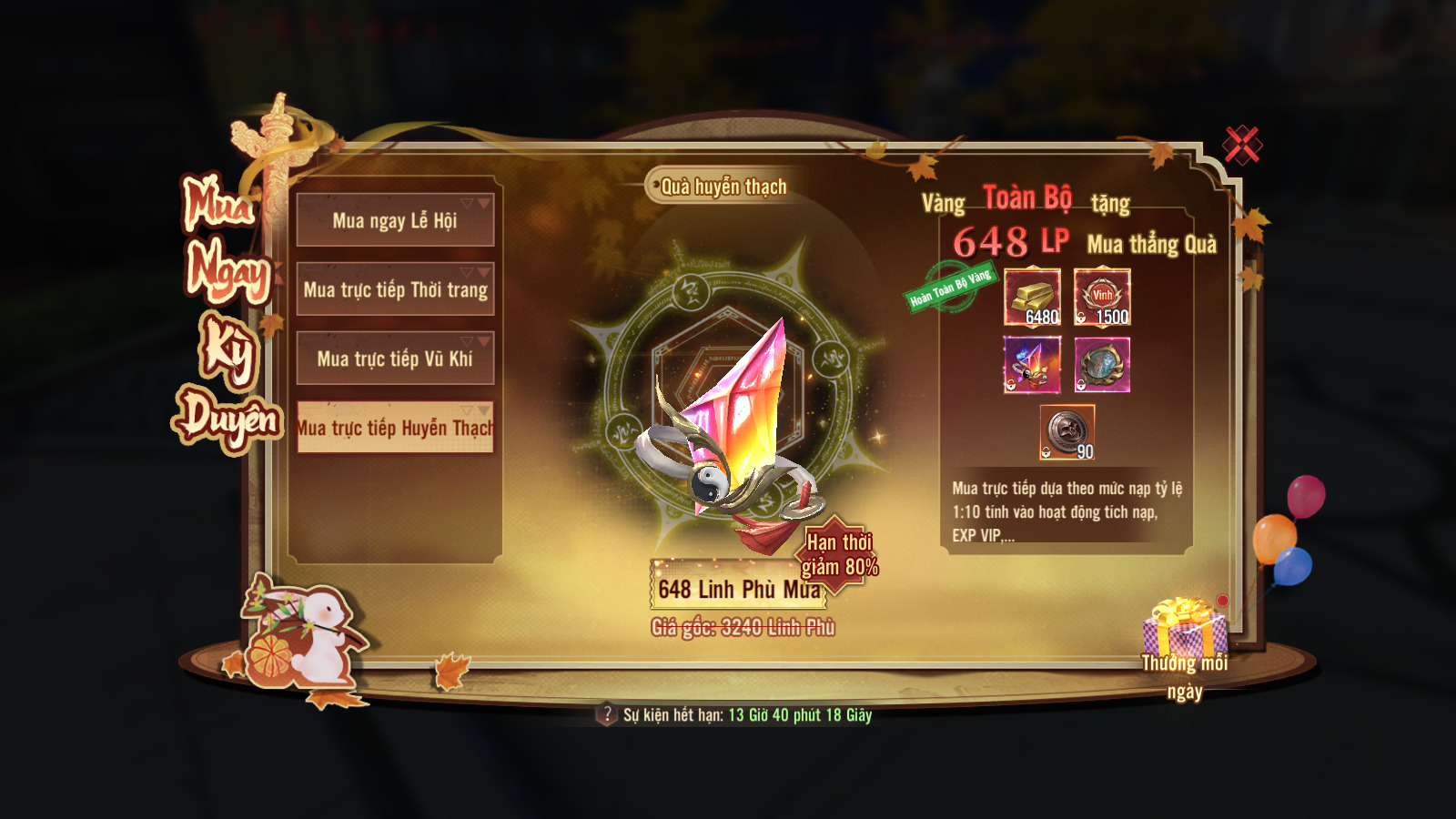Open the Thưởng mỗi ngày gift box
Screen dimensions: 1456x819
point(1184,630)
